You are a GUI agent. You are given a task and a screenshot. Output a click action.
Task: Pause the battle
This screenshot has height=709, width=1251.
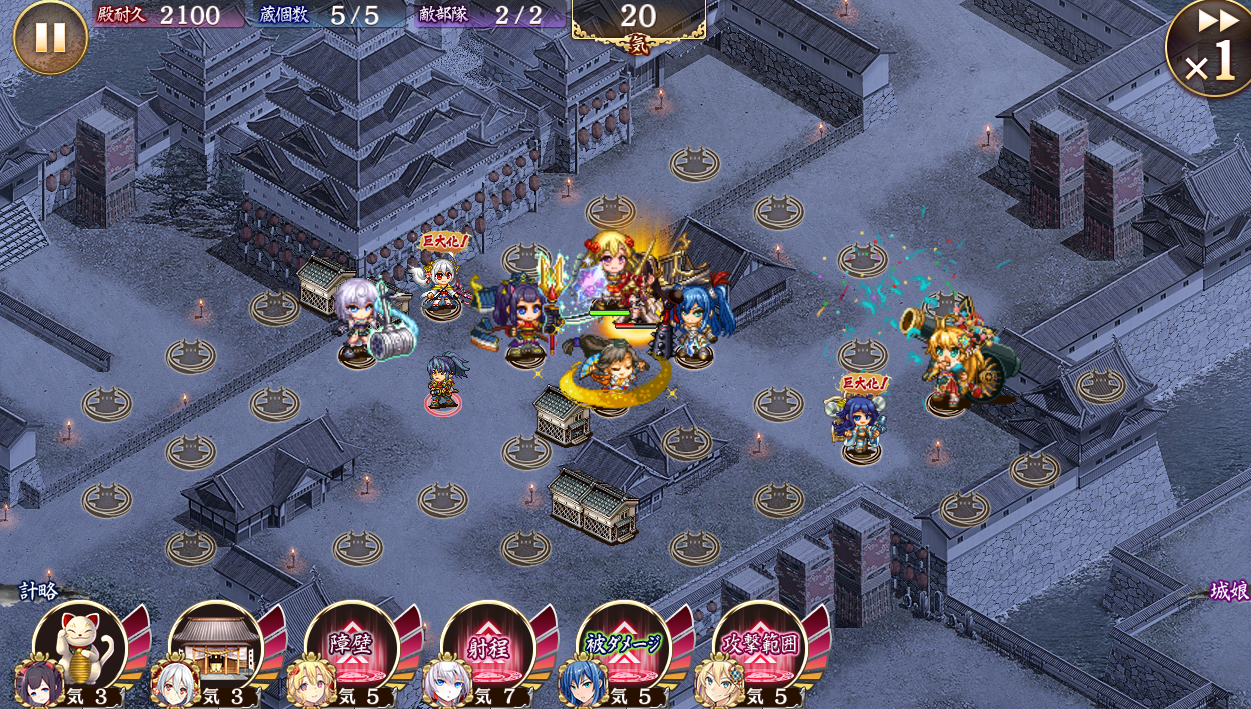50,37
